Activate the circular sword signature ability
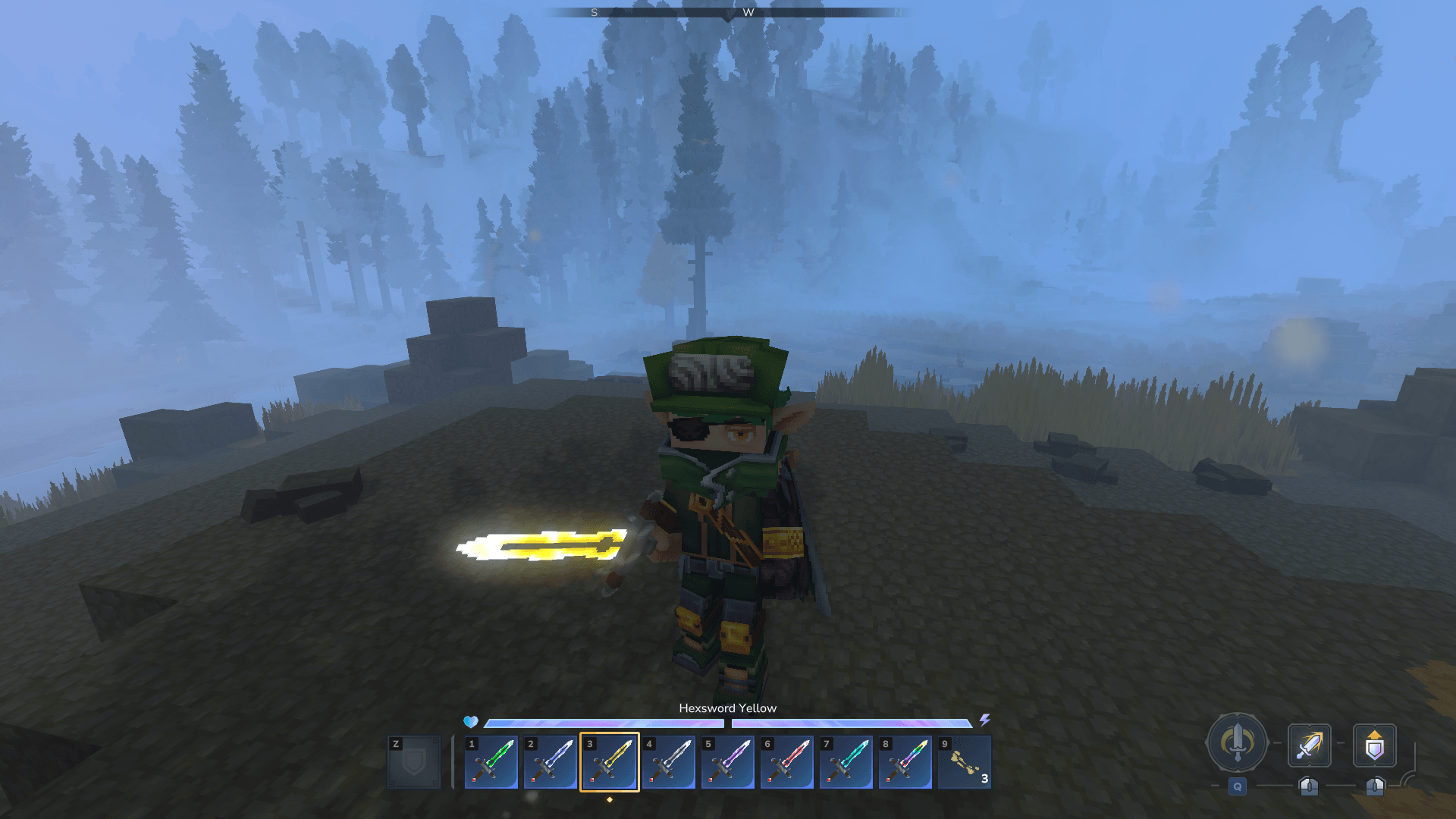The width and height of the screenshot is (1456, 819). 1237,743
